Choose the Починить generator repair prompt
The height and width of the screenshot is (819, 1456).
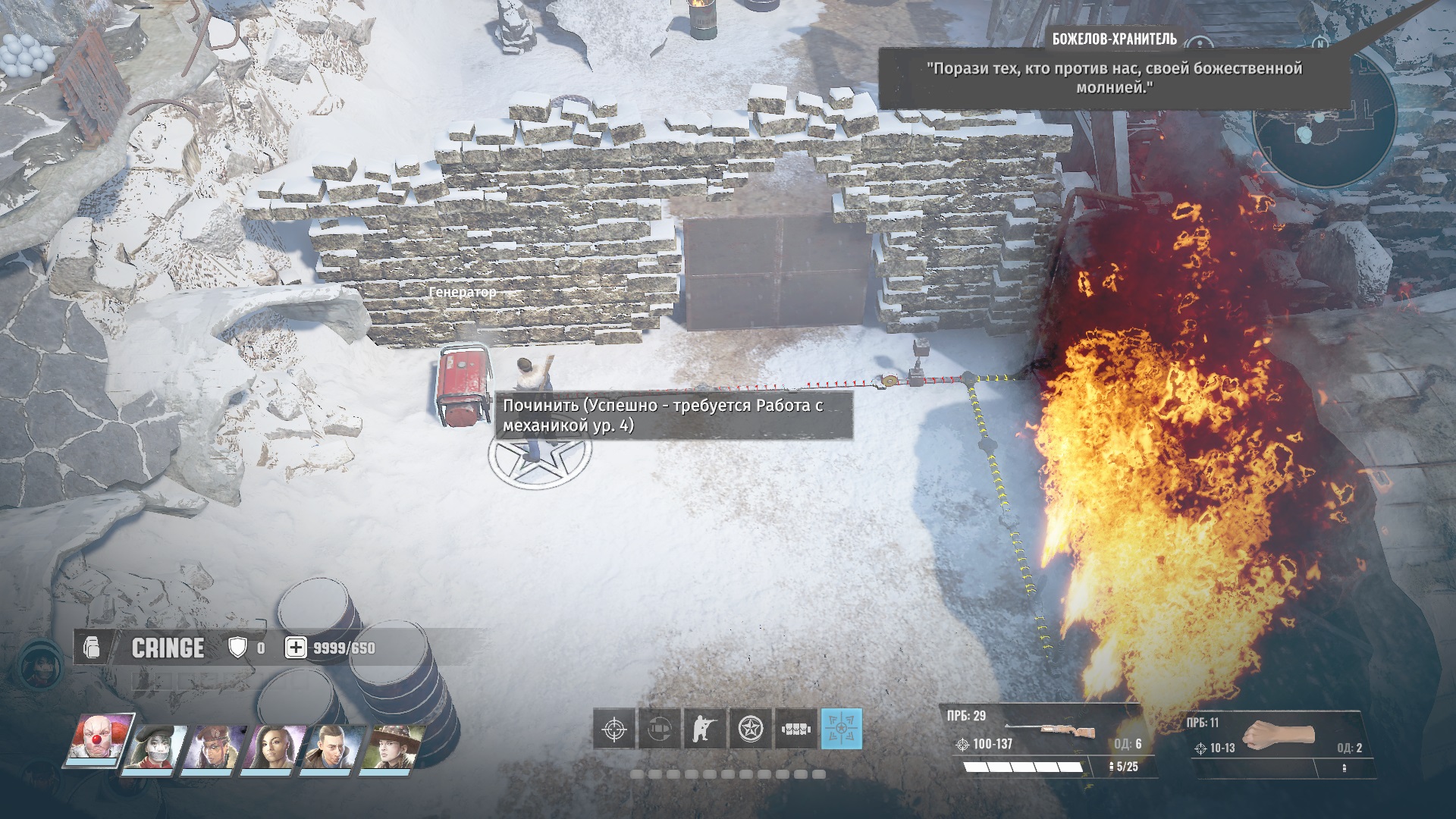point(673,416)
